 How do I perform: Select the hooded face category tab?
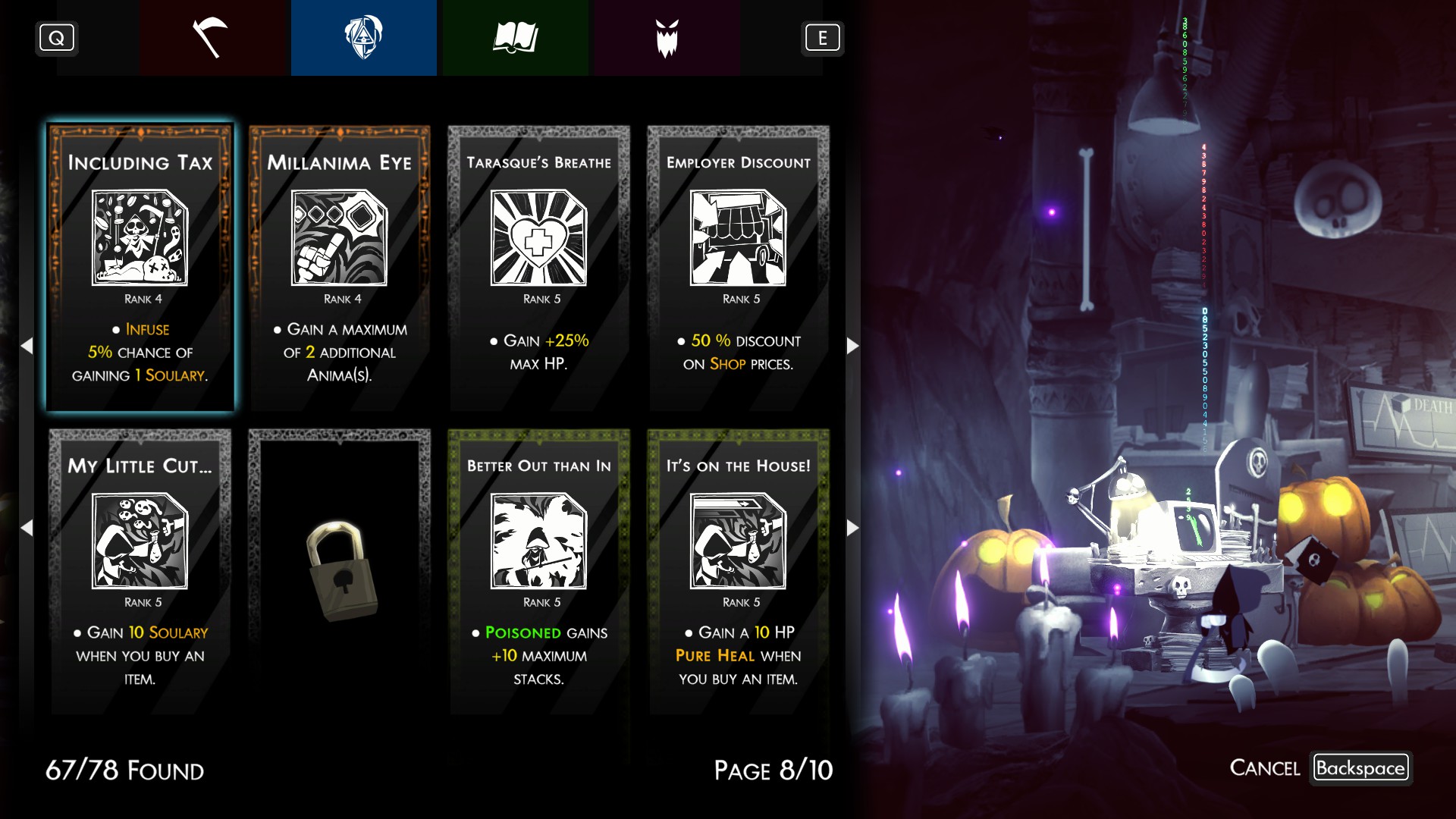click(363, 38)
